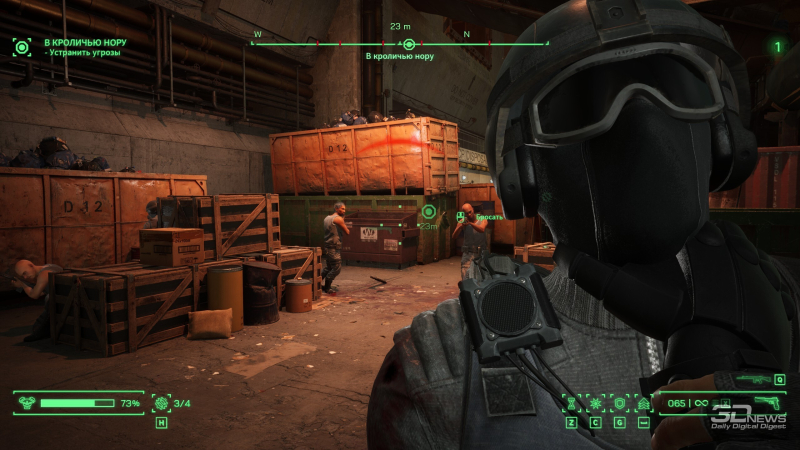Open the В кроличью нору objective tracker
Image resolution: width=800 pixels, height=450 pixels.
[x=22, y=46]
